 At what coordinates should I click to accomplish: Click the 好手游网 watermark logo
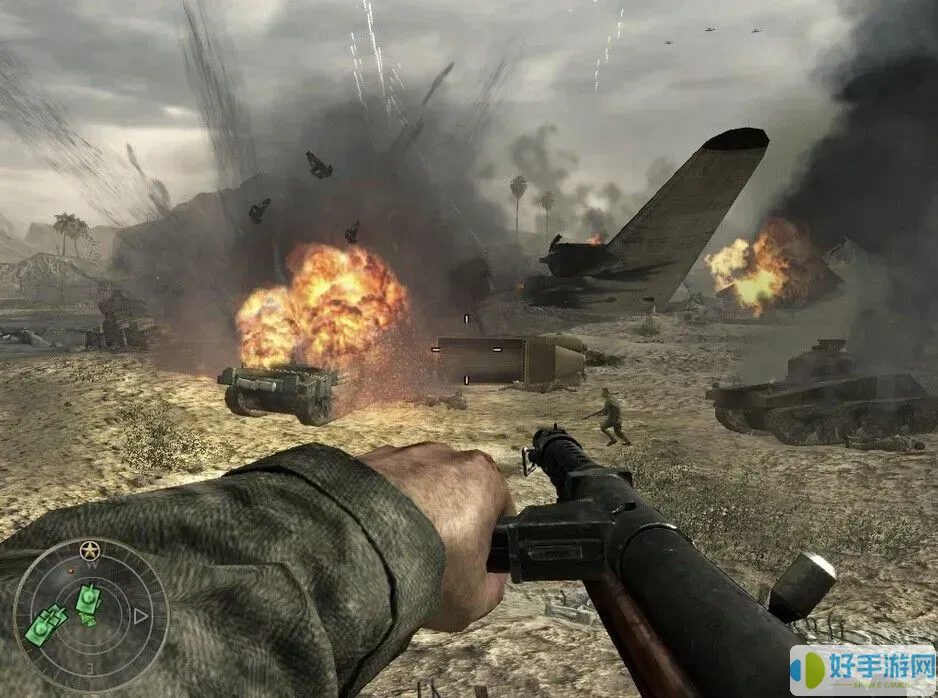click(x=864, y=670)
